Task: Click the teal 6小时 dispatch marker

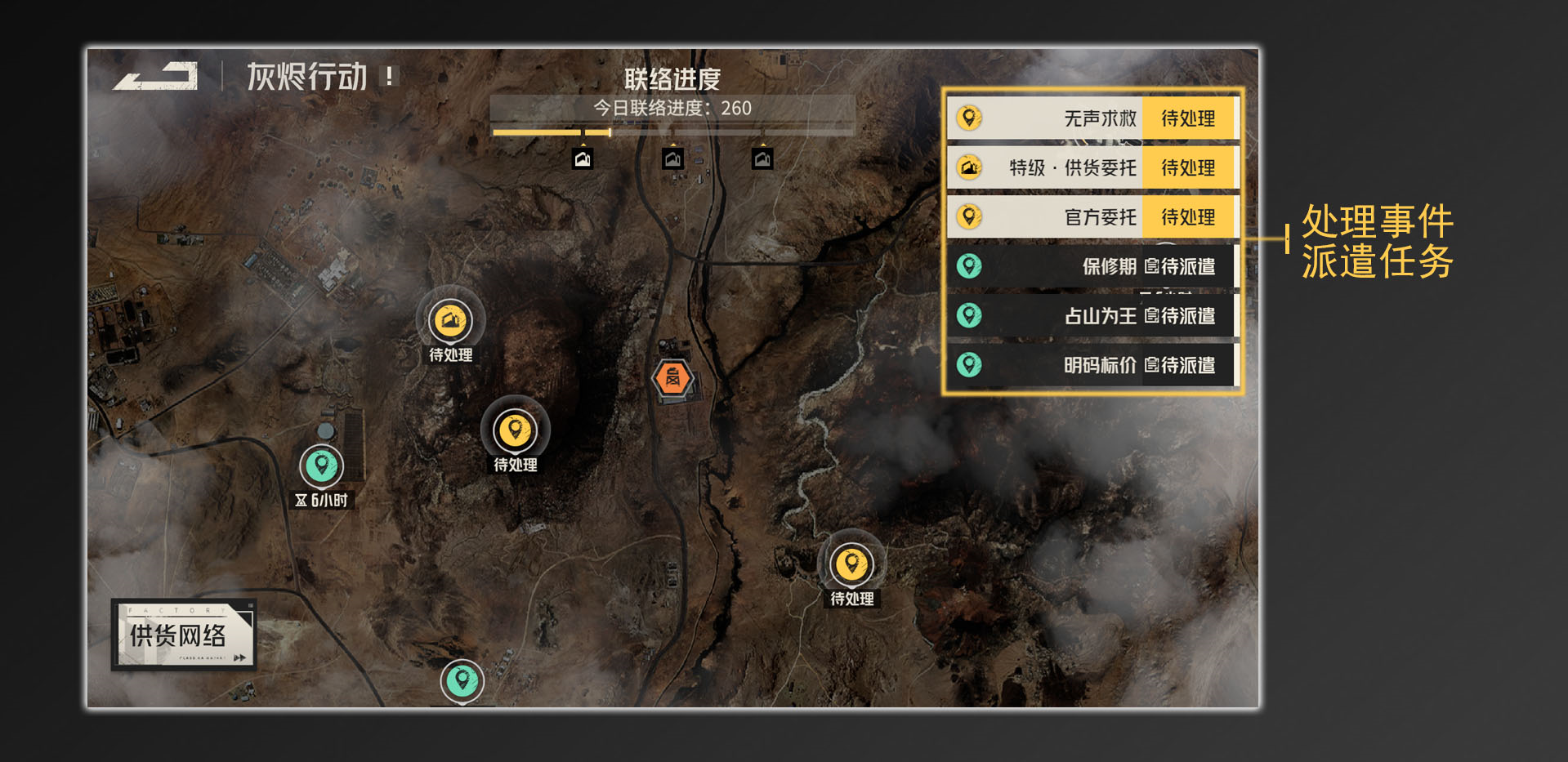Action: click(322, 466)
